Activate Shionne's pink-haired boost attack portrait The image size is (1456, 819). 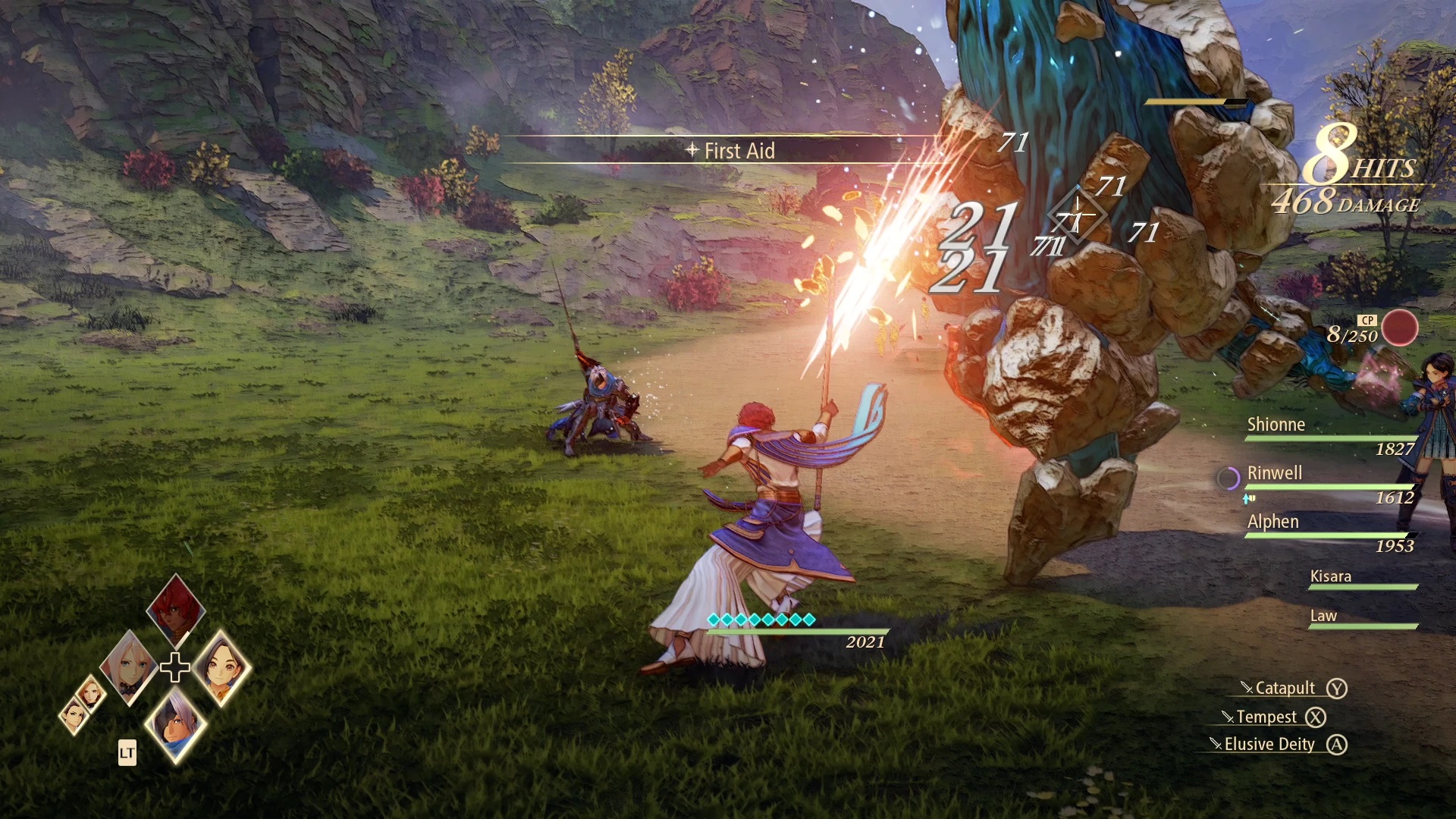click(129, 667)
